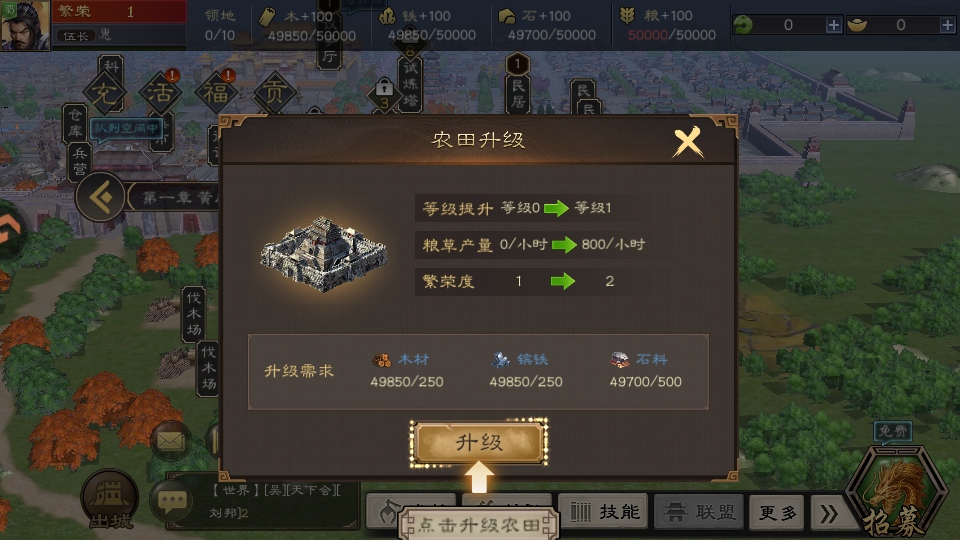960x540 pixels.
Task: Open the 贡 tribute diamond icon
Action: (273, 95)
